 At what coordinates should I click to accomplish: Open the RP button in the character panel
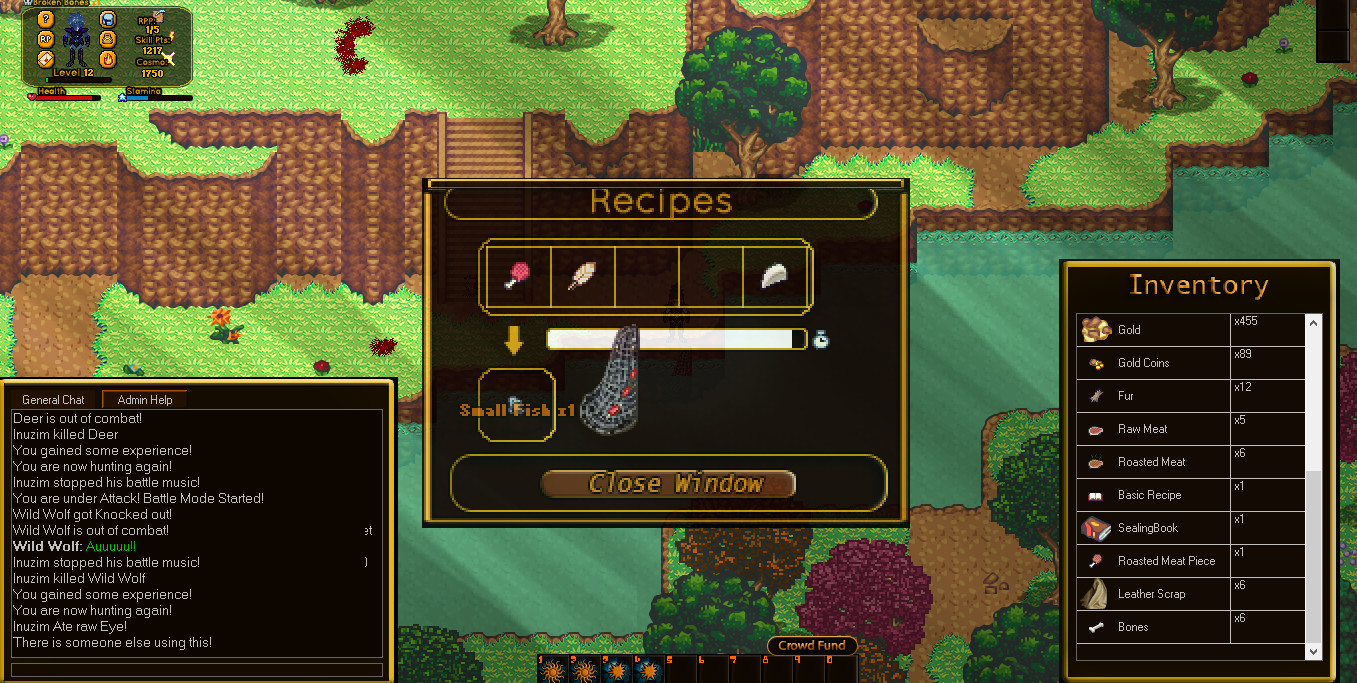pyautogui.click(x=45, y=39)
